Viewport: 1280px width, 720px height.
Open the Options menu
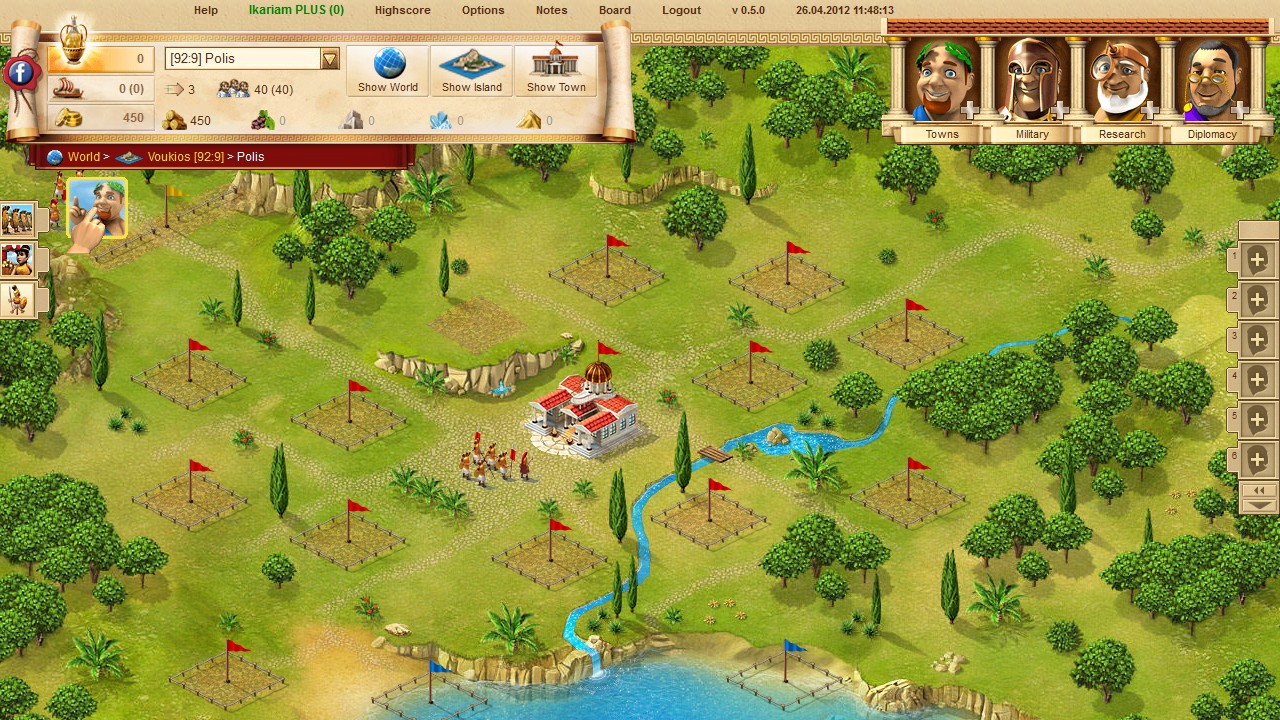(483, 10)
